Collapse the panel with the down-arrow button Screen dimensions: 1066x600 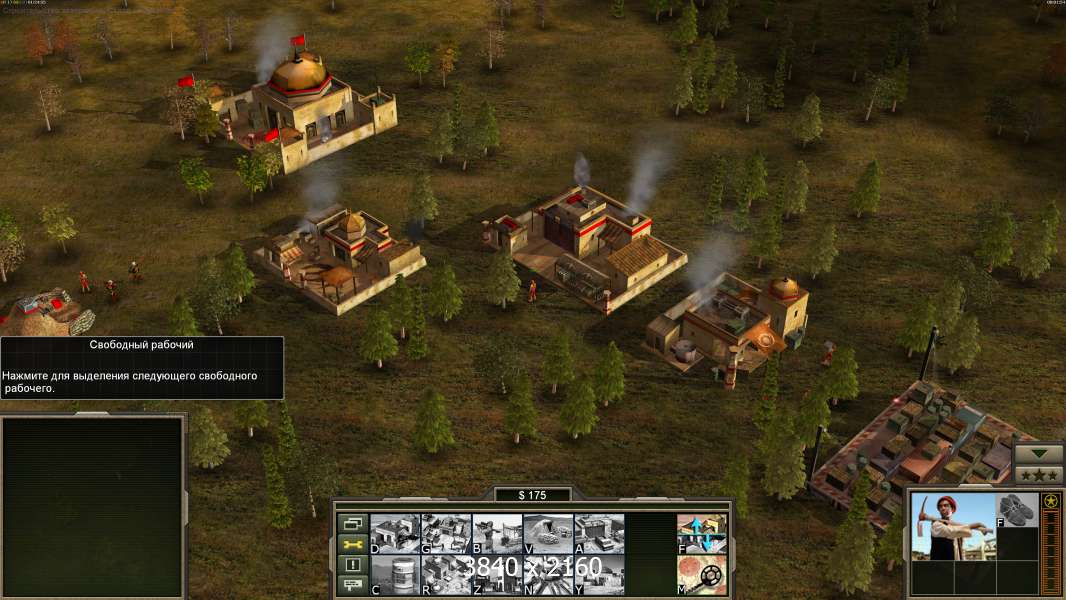coord(1039,452)
